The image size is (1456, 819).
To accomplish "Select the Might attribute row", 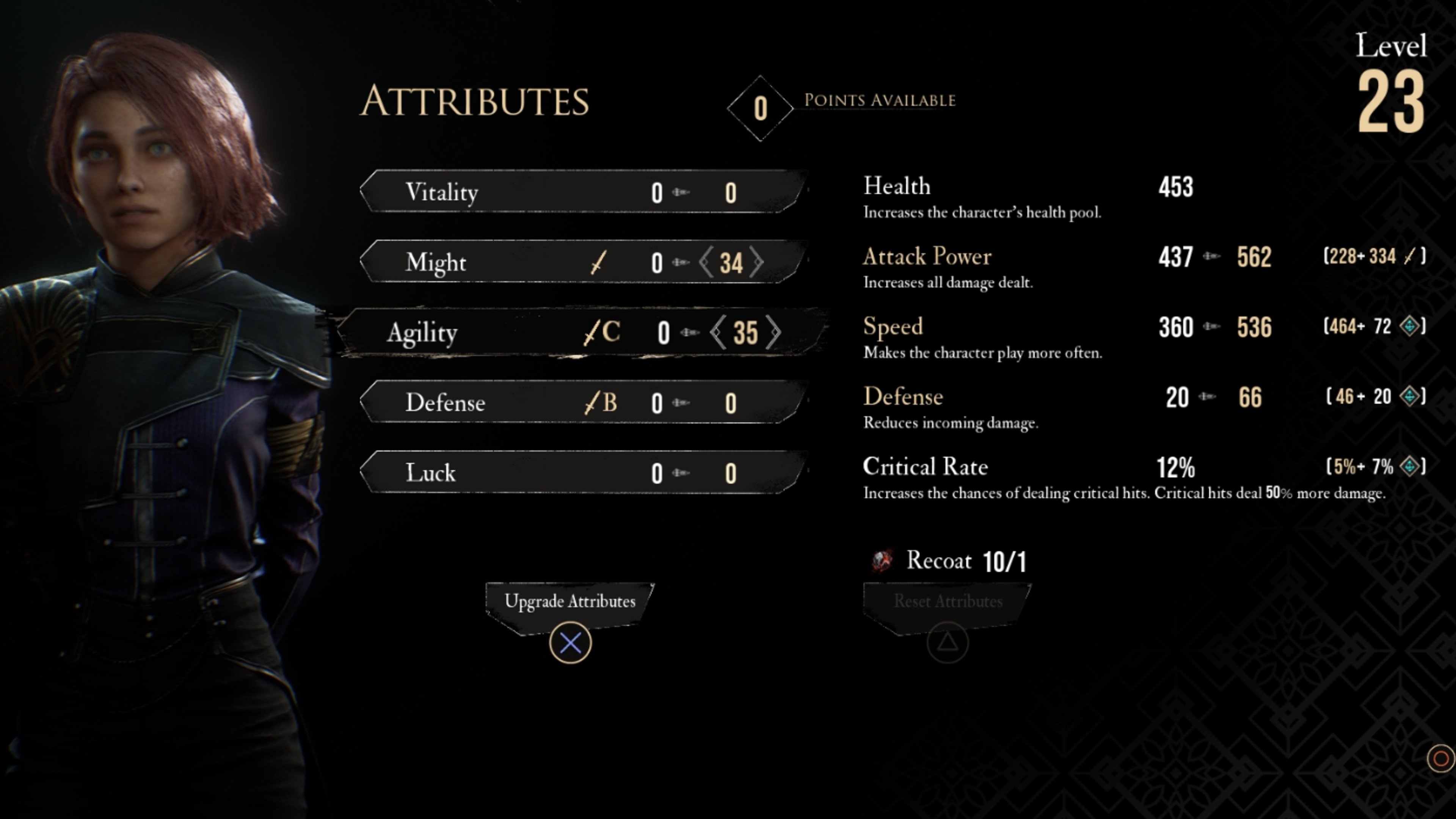I will point(582,262).
